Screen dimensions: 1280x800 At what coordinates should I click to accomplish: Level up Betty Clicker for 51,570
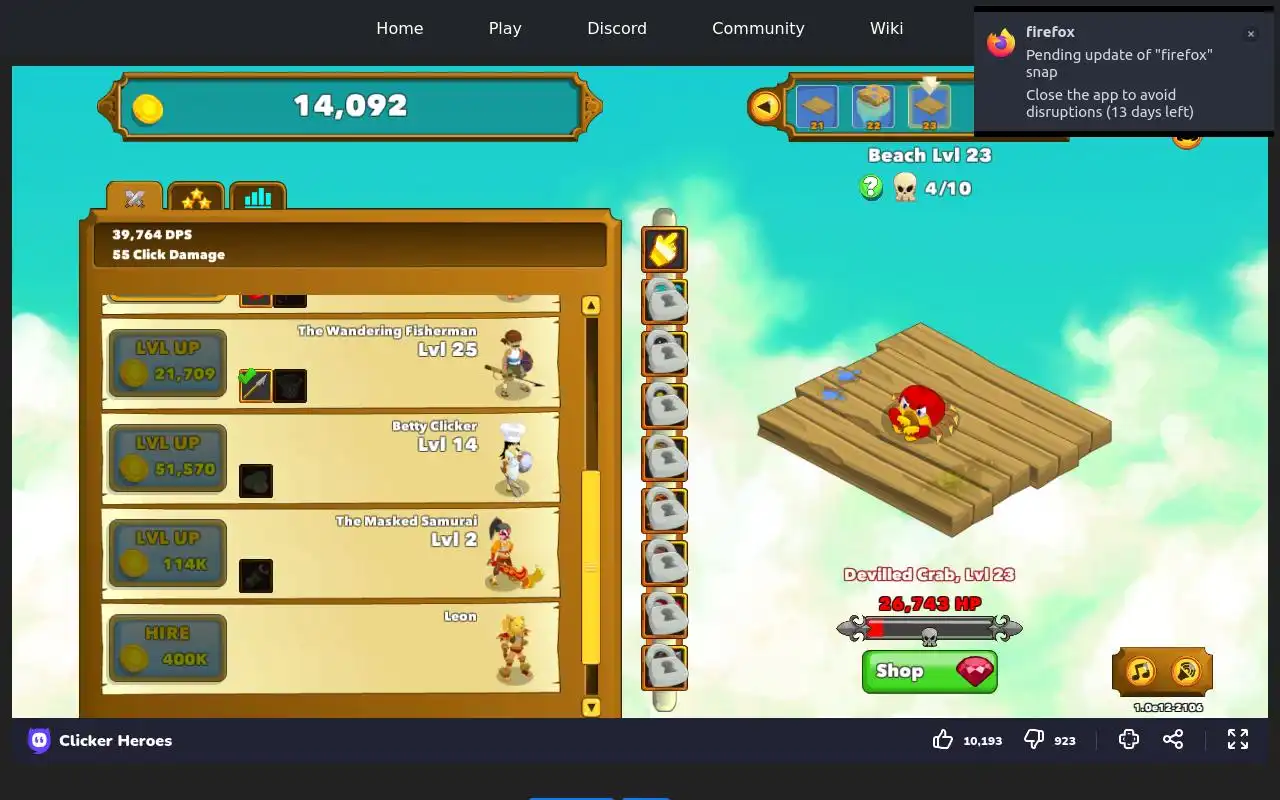coord(167,458)
